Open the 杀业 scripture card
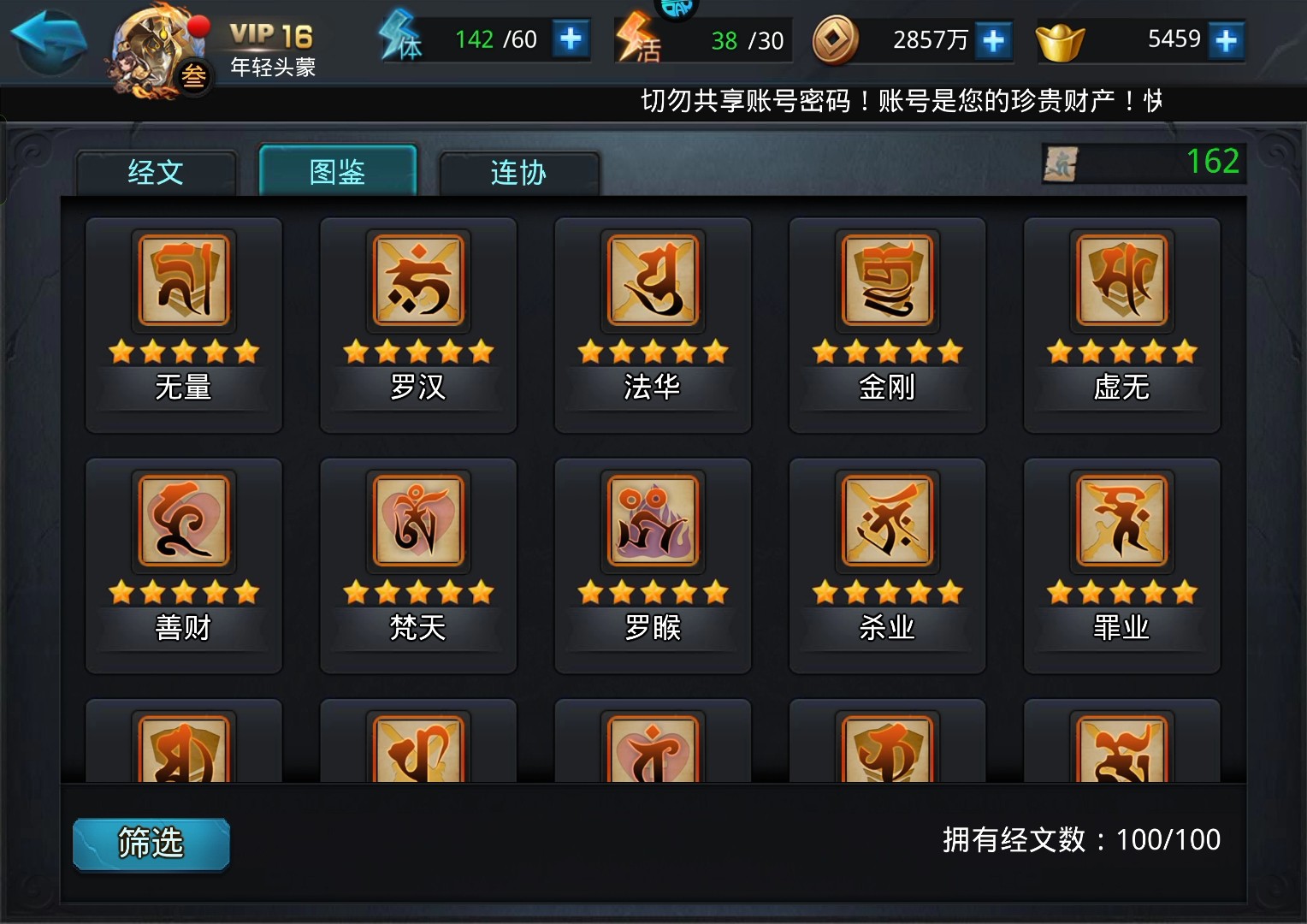 (887, 522)
